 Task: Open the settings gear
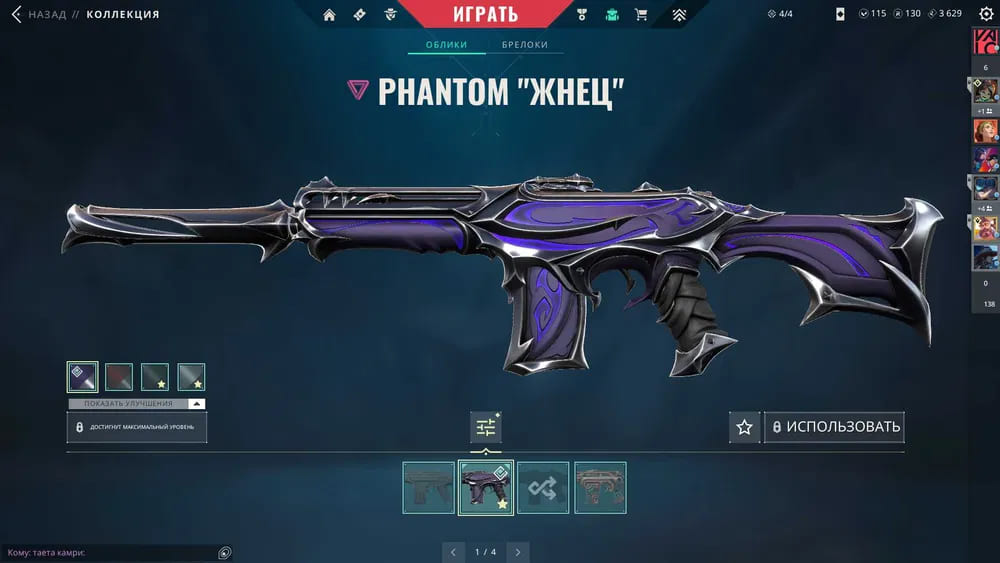(x=985, y=14)
